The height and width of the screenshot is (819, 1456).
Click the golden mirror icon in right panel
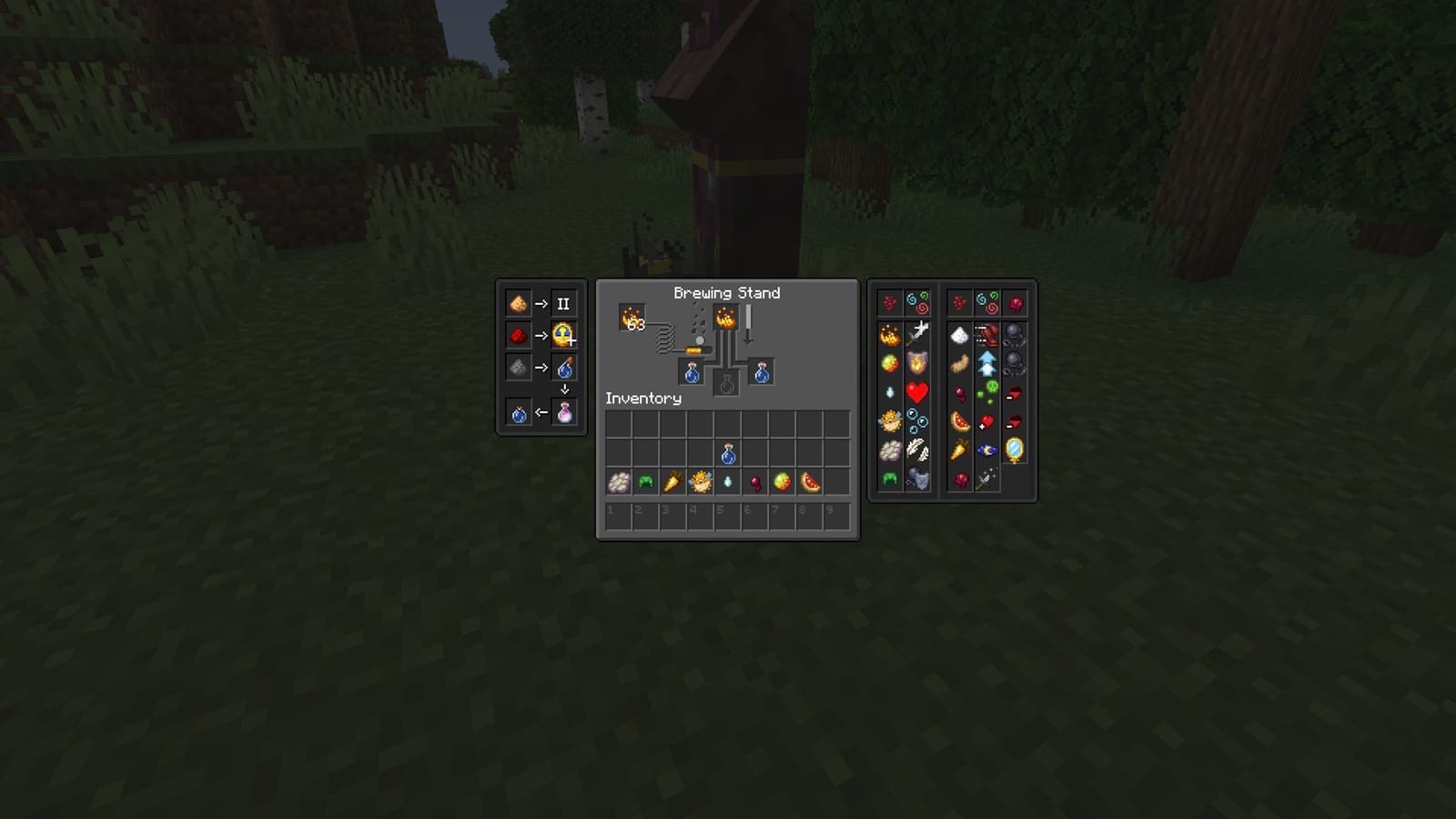coord(1015,449)
